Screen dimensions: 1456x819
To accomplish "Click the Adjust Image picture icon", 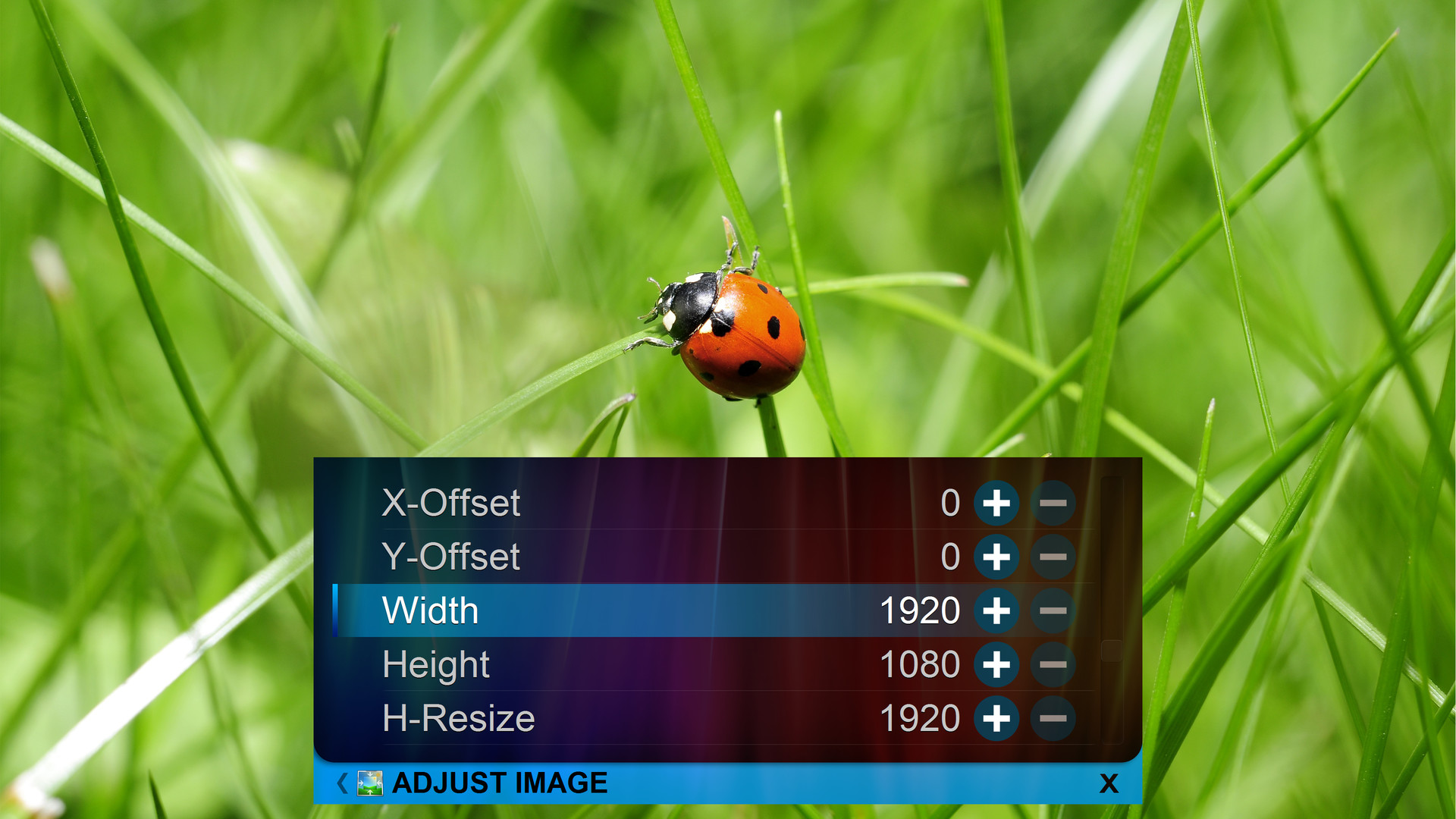I will tap(369, 783).
